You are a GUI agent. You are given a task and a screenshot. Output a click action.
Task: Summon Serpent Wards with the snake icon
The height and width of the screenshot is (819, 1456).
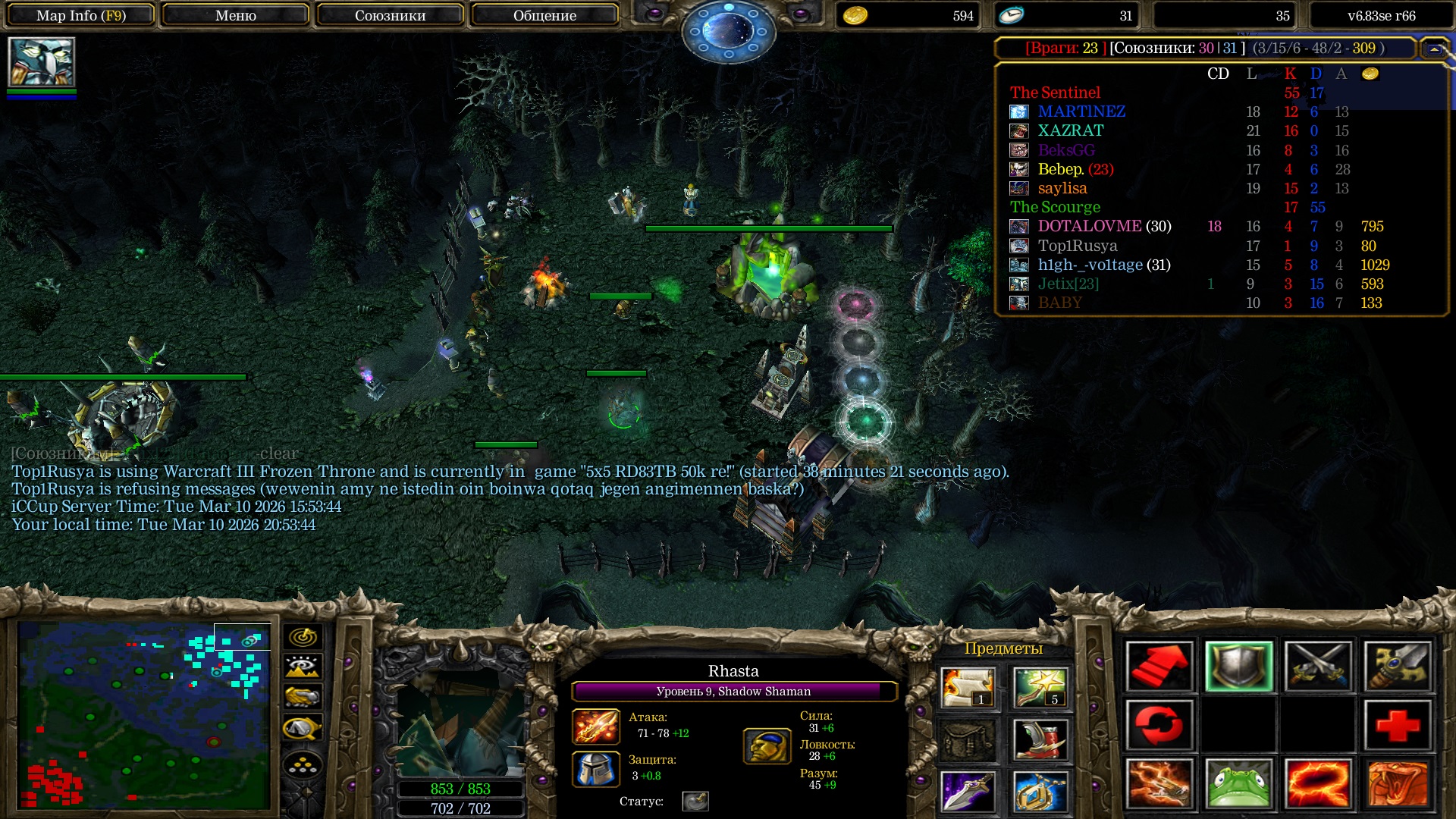point(1398,784)
